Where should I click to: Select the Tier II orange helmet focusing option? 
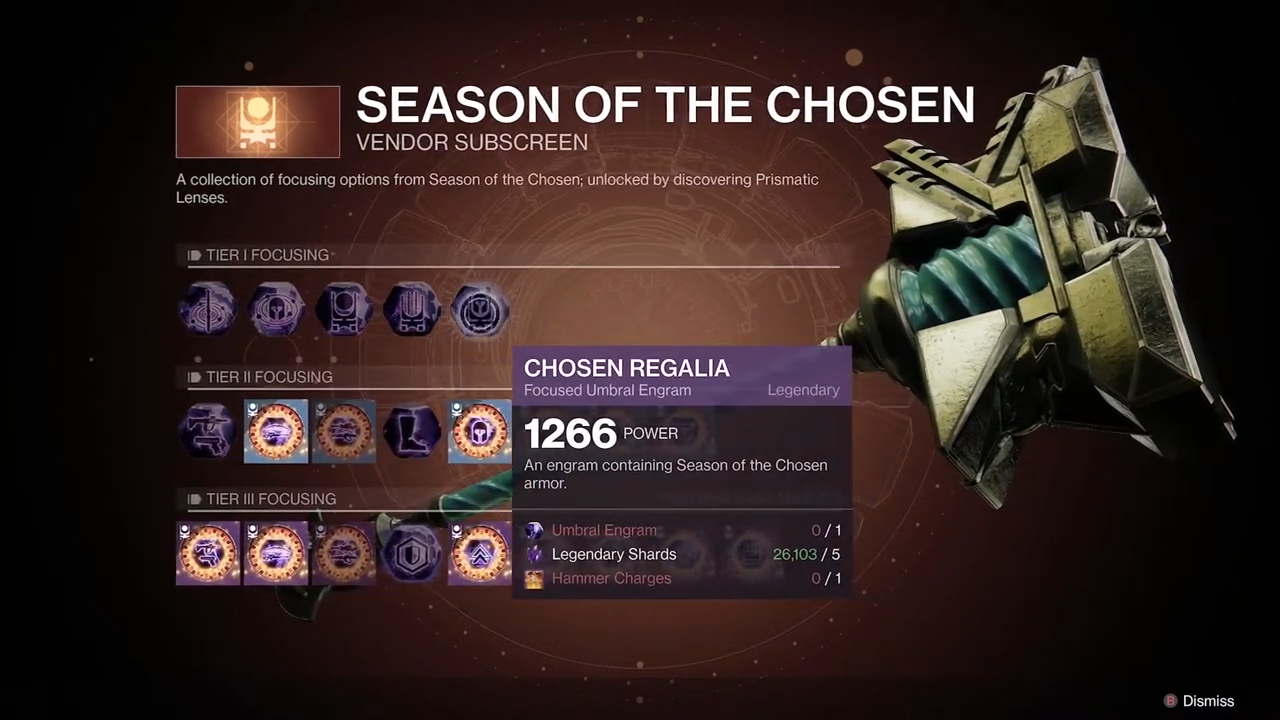click(480, 431)
